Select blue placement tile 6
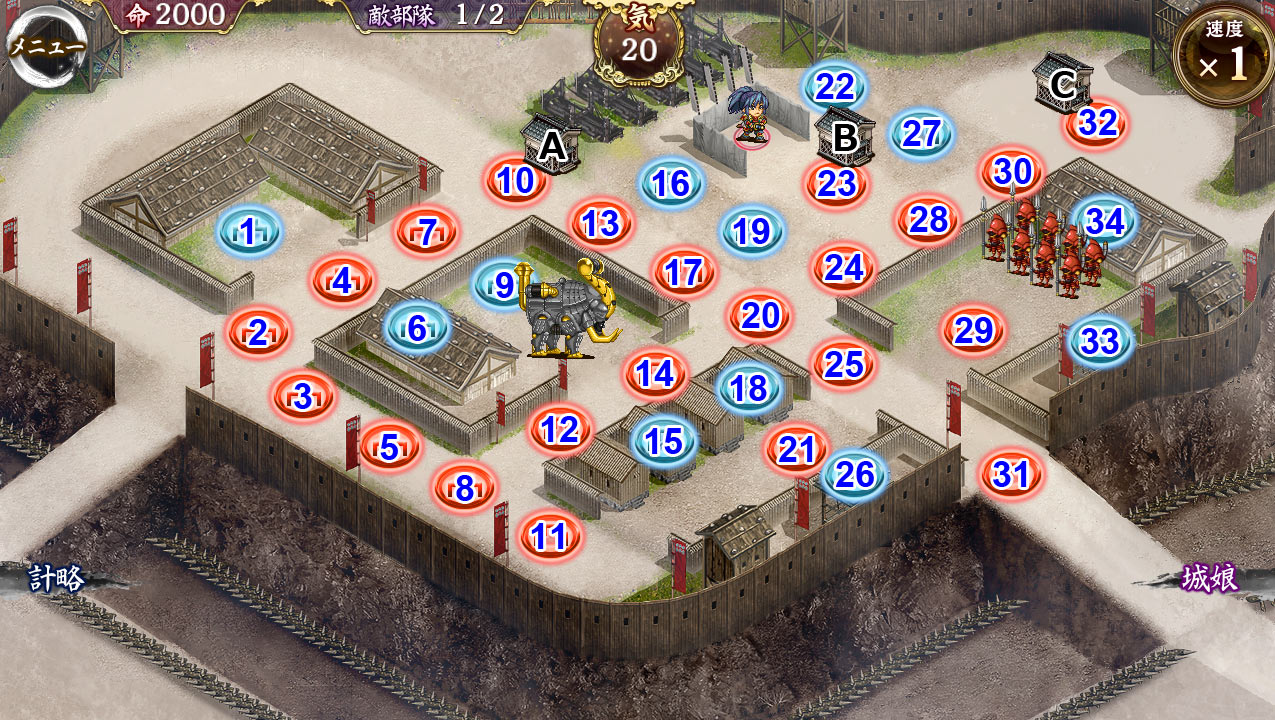Screen dimensions: 1275x720 coord(417,327)
